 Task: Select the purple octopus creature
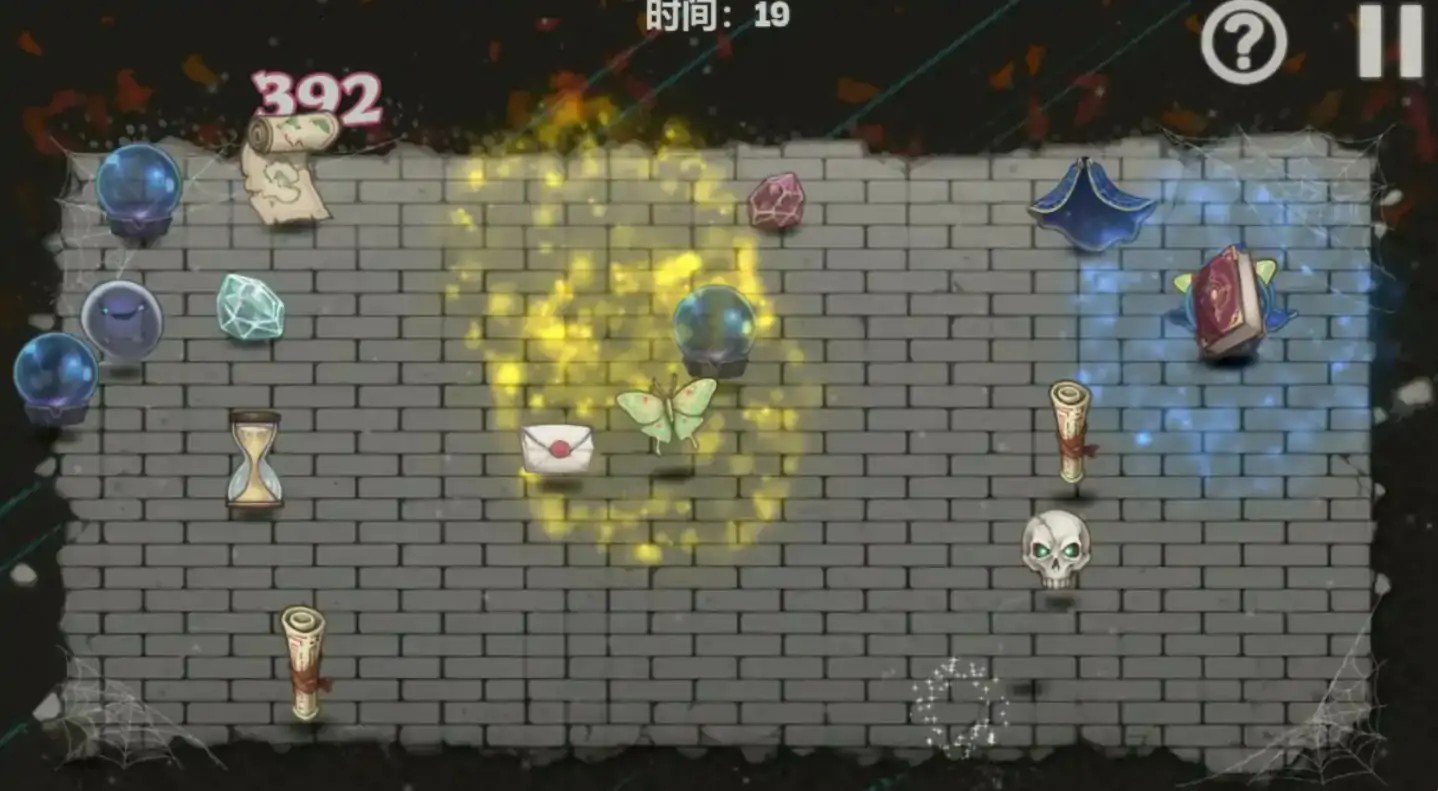tap(120, 318)
